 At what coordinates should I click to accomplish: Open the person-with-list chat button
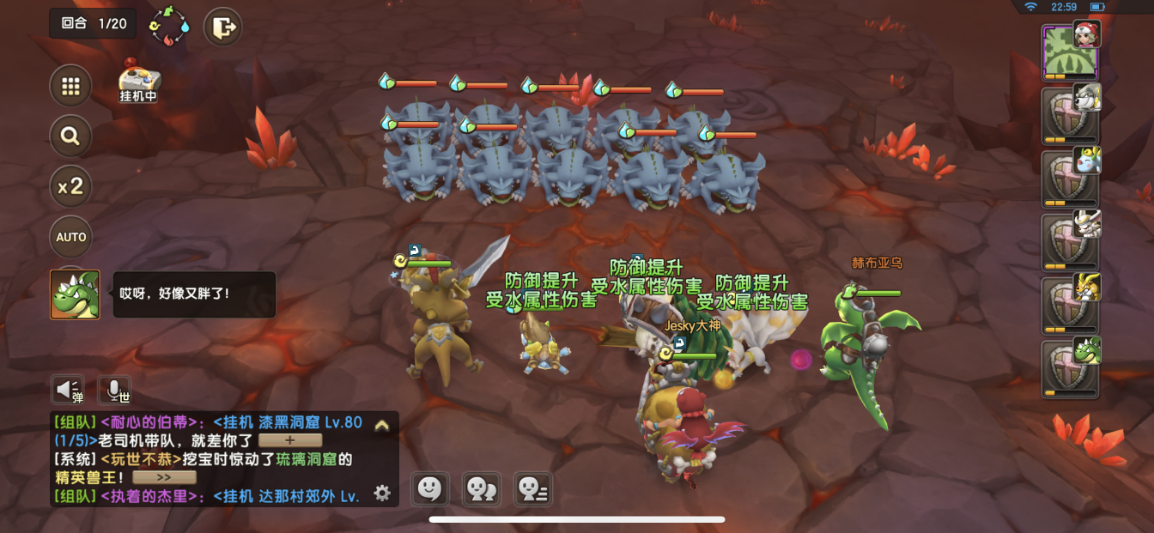(x=532, y=488)
